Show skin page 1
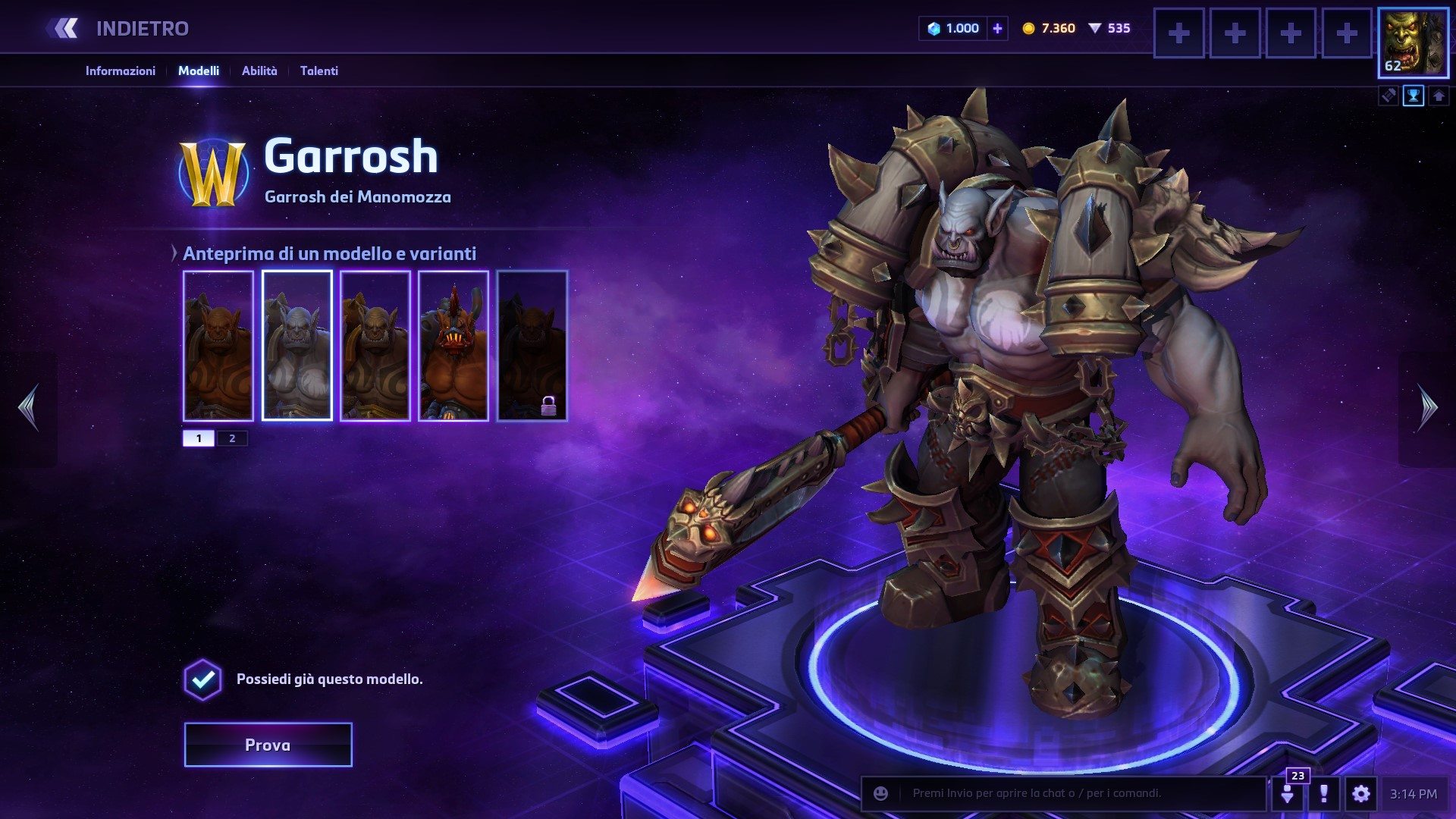Viewport: 1456px width, 819px height. pos(199,438)
